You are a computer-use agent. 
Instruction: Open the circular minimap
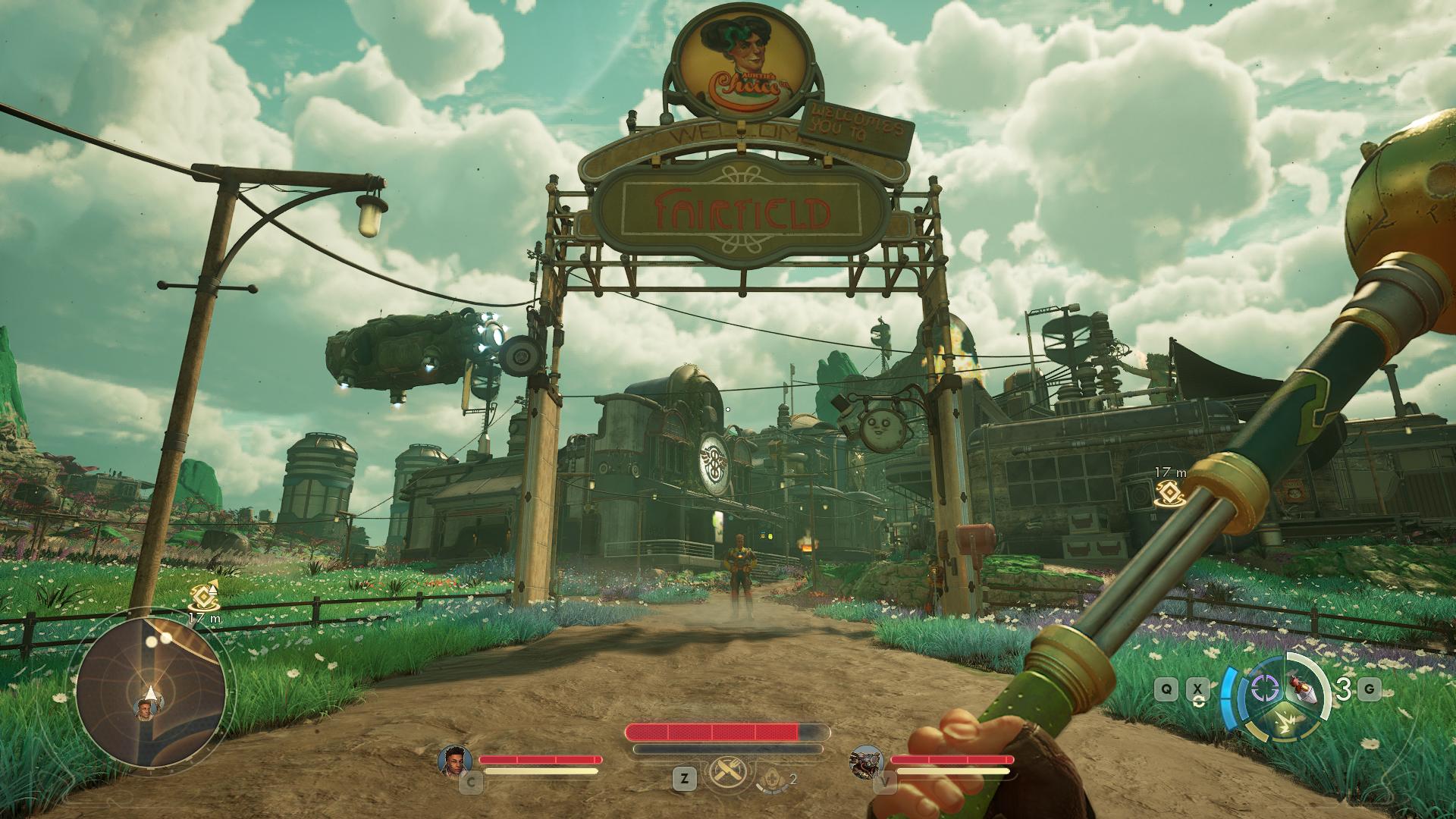[x=150, y=693]
